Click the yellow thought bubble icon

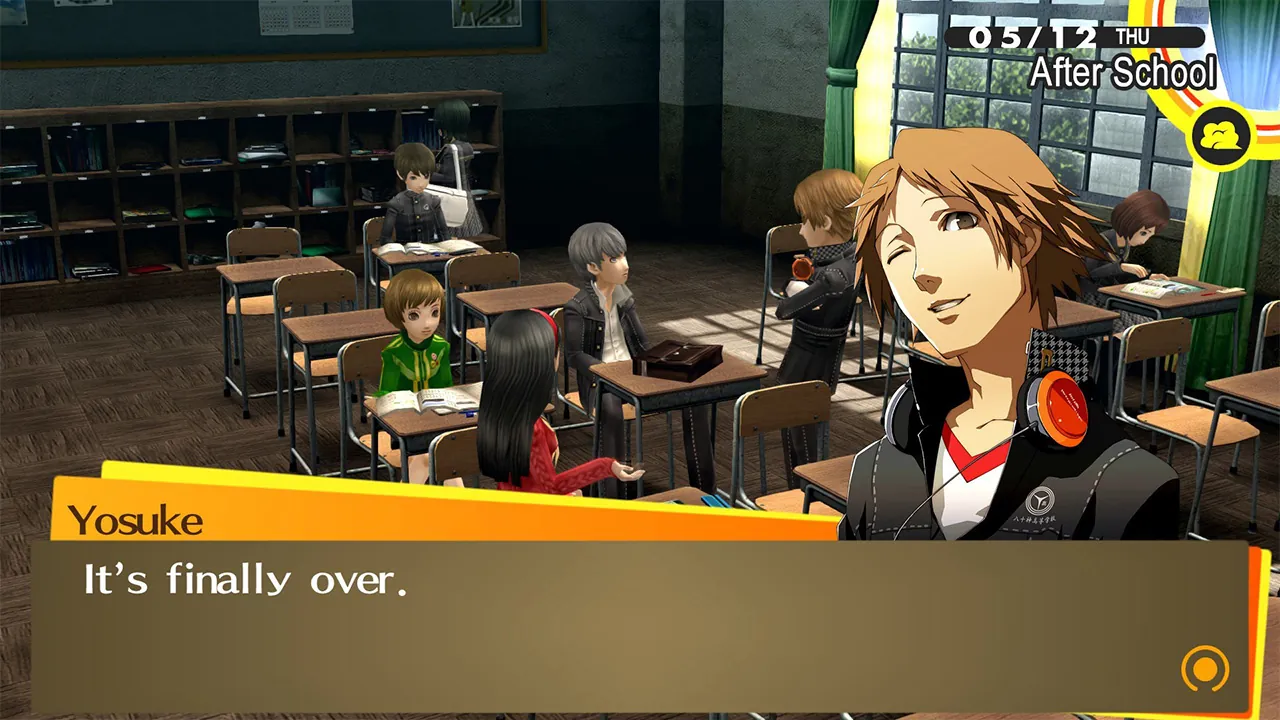pos(1218,135)
